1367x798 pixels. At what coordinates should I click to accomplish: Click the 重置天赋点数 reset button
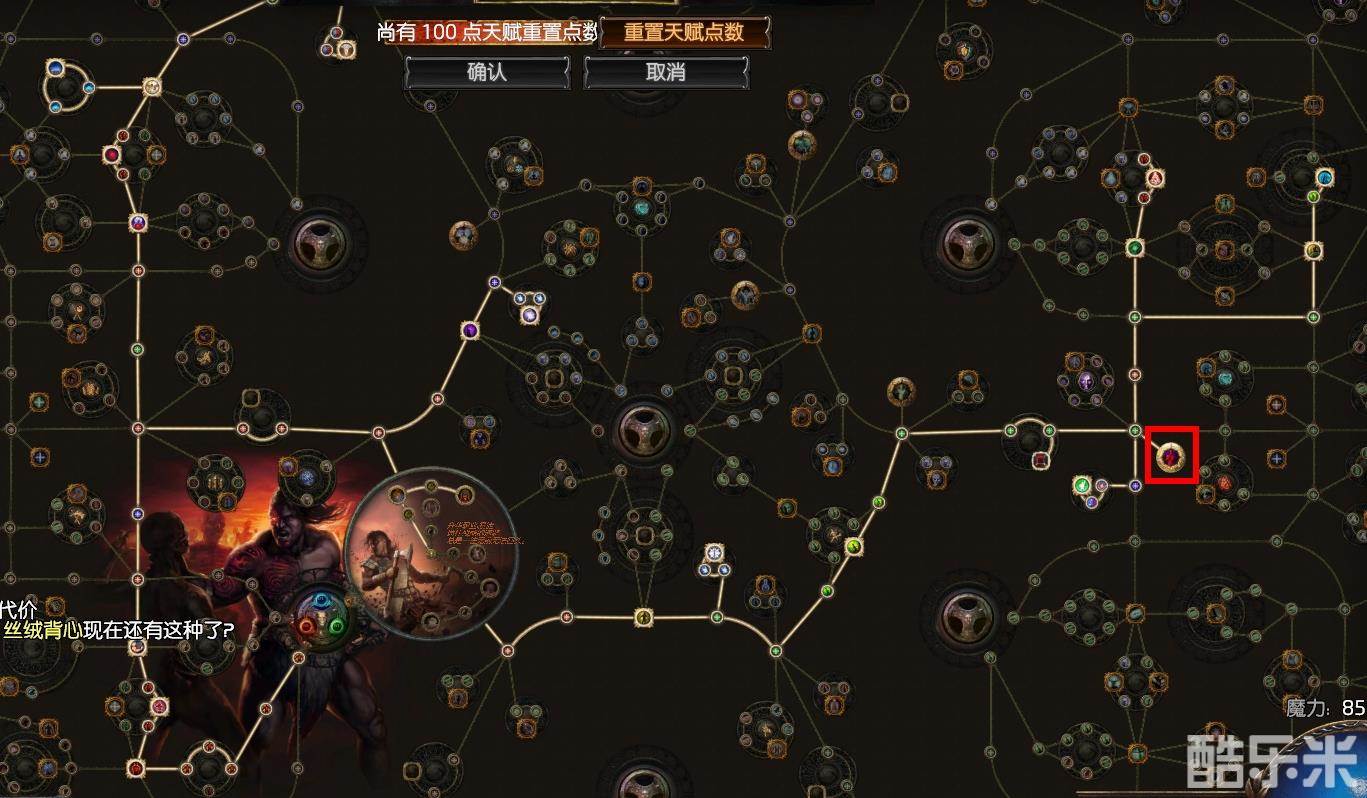684,32
